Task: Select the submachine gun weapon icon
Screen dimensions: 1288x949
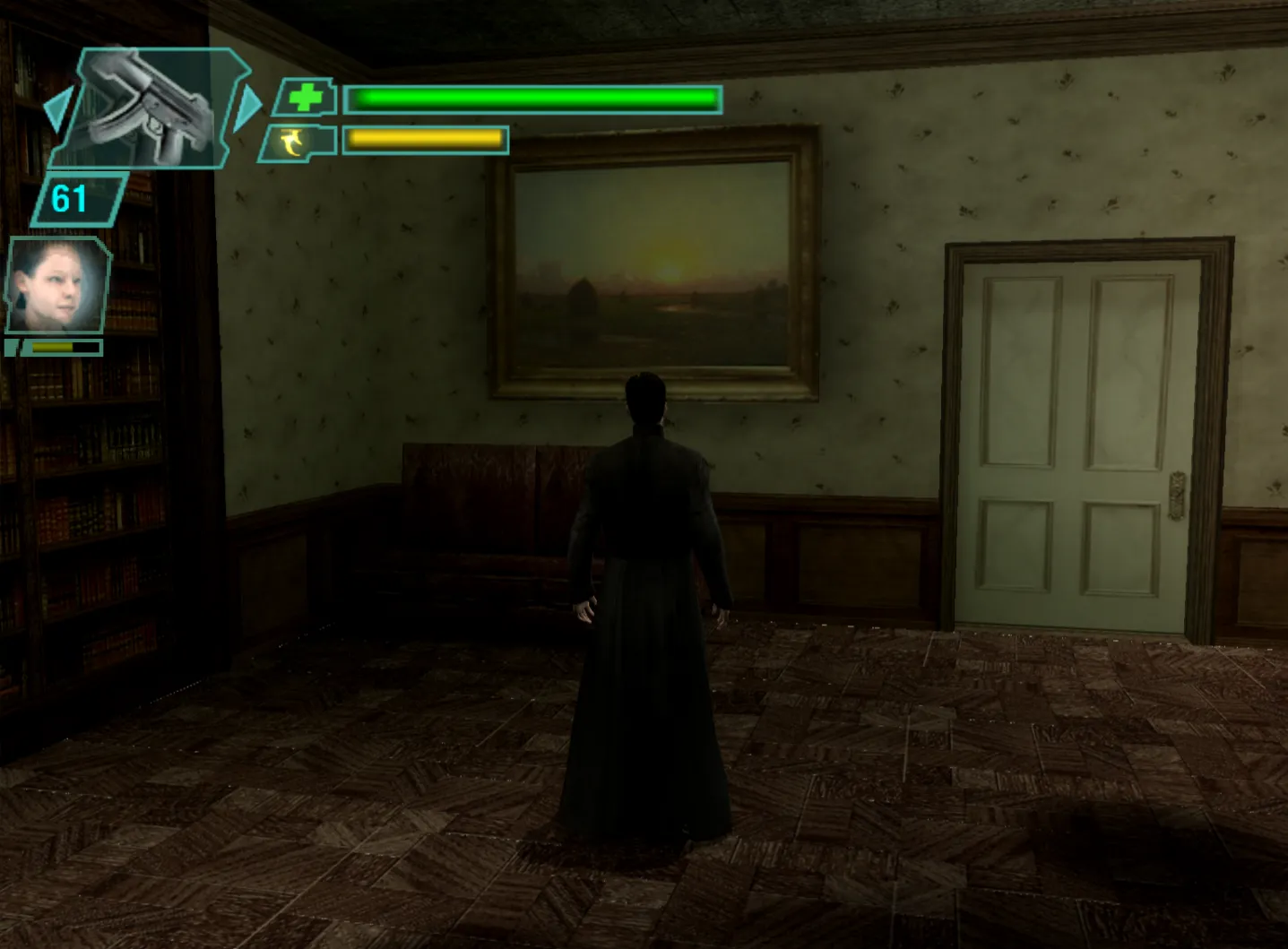Action: tap(143, 103)
